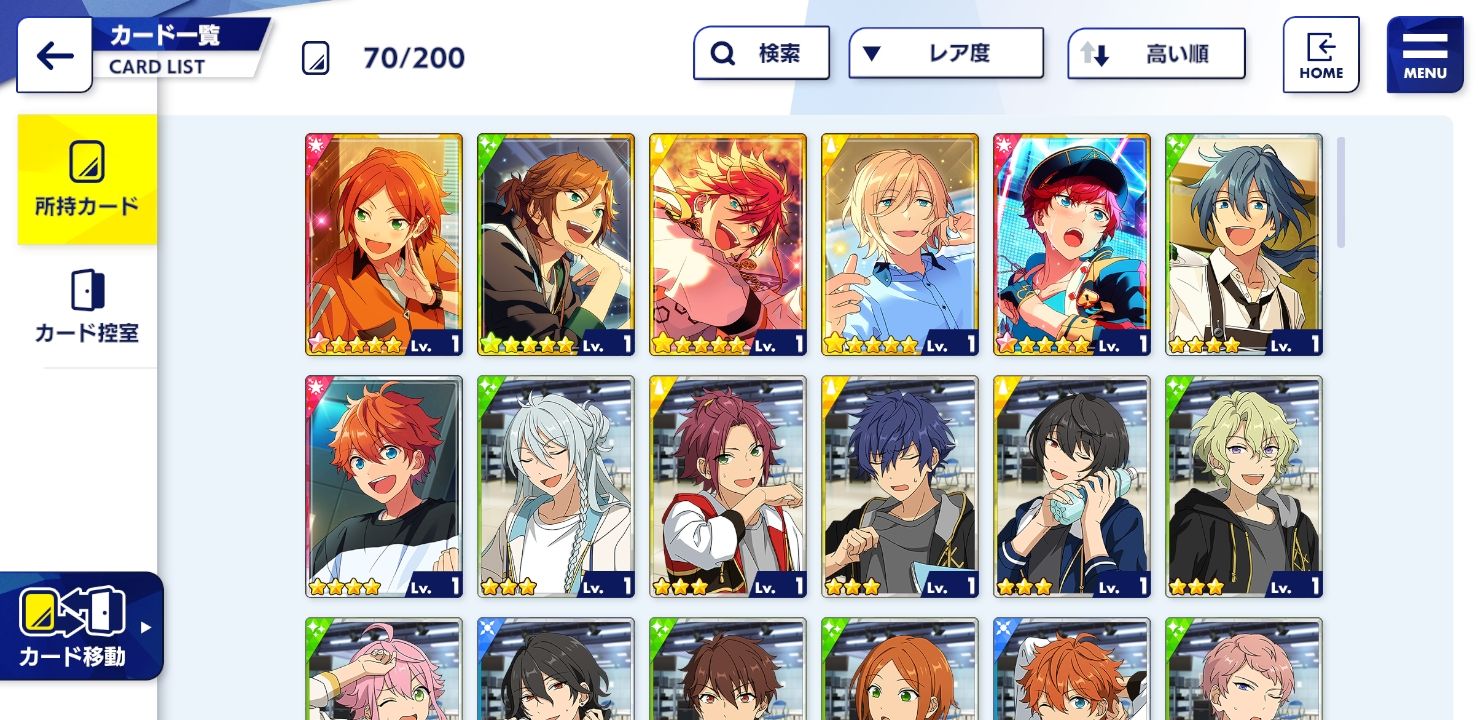Open the 検索 search button

pos(761,53)
